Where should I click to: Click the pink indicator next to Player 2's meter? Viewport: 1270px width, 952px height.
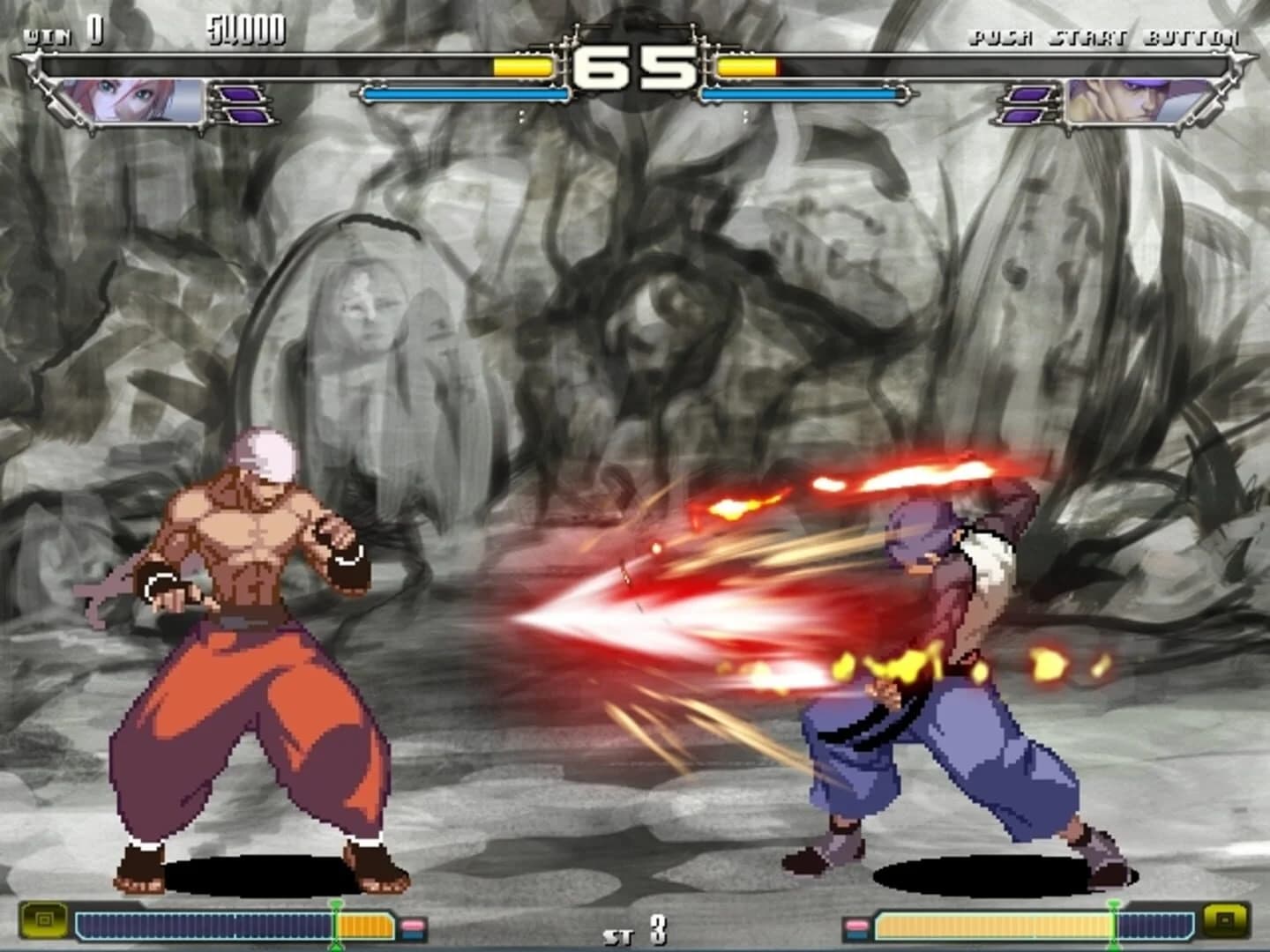point(856,923)
